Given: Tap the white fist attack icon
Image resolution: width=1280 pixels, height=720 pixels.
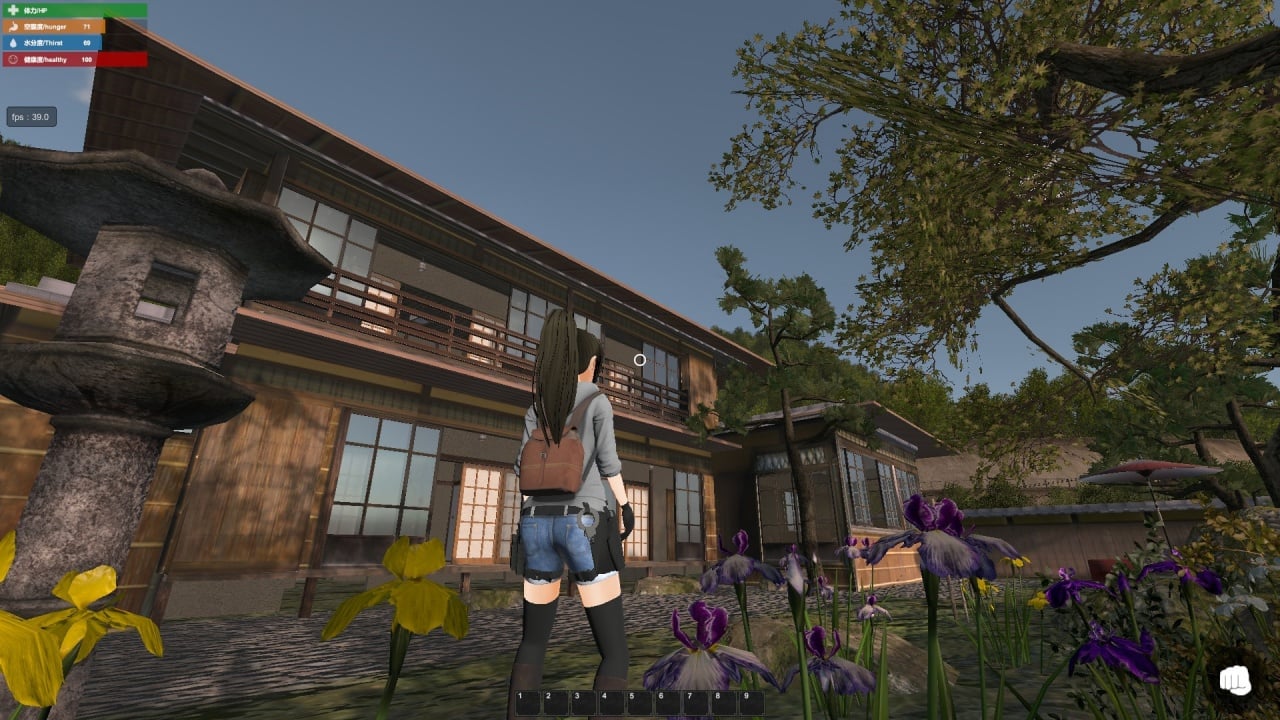Looking at the screenshot, I should point(1236,681).
